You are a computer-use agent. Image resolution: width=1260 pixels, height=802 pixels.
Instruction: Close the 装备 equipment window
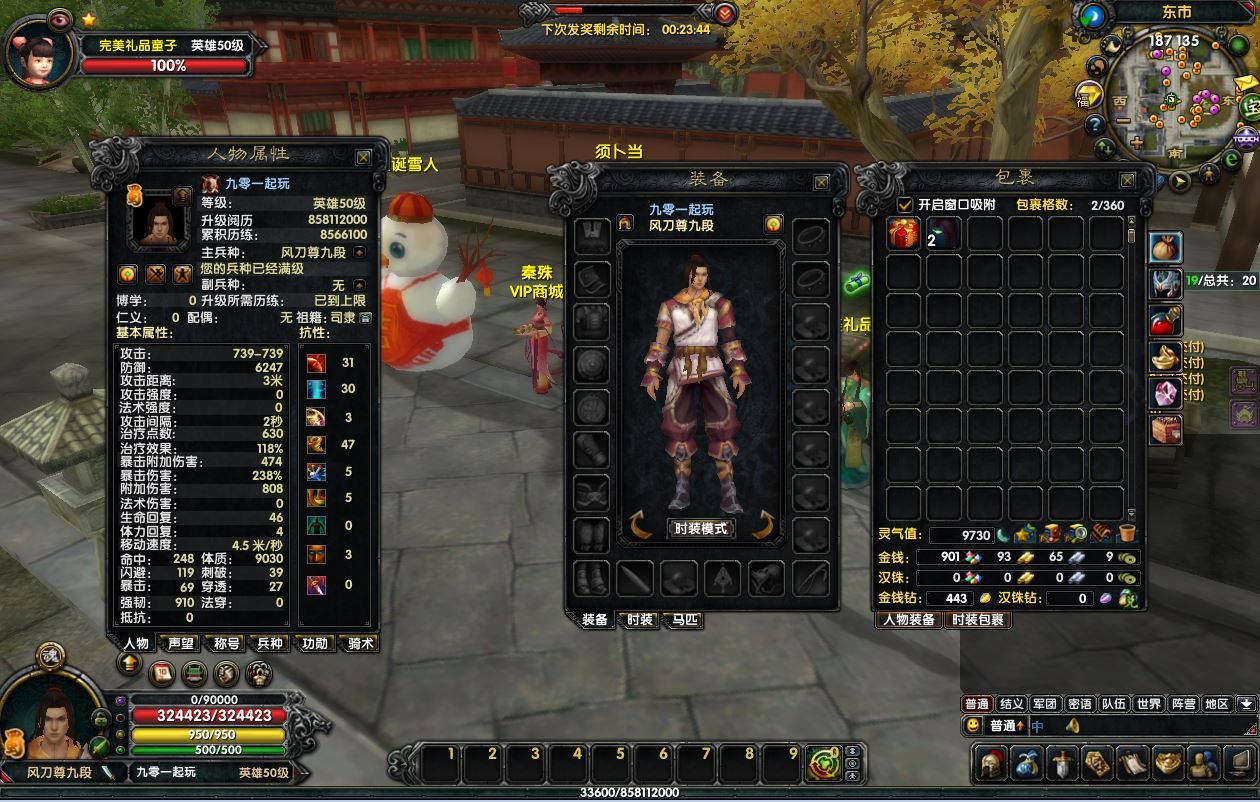coord(821,182)
